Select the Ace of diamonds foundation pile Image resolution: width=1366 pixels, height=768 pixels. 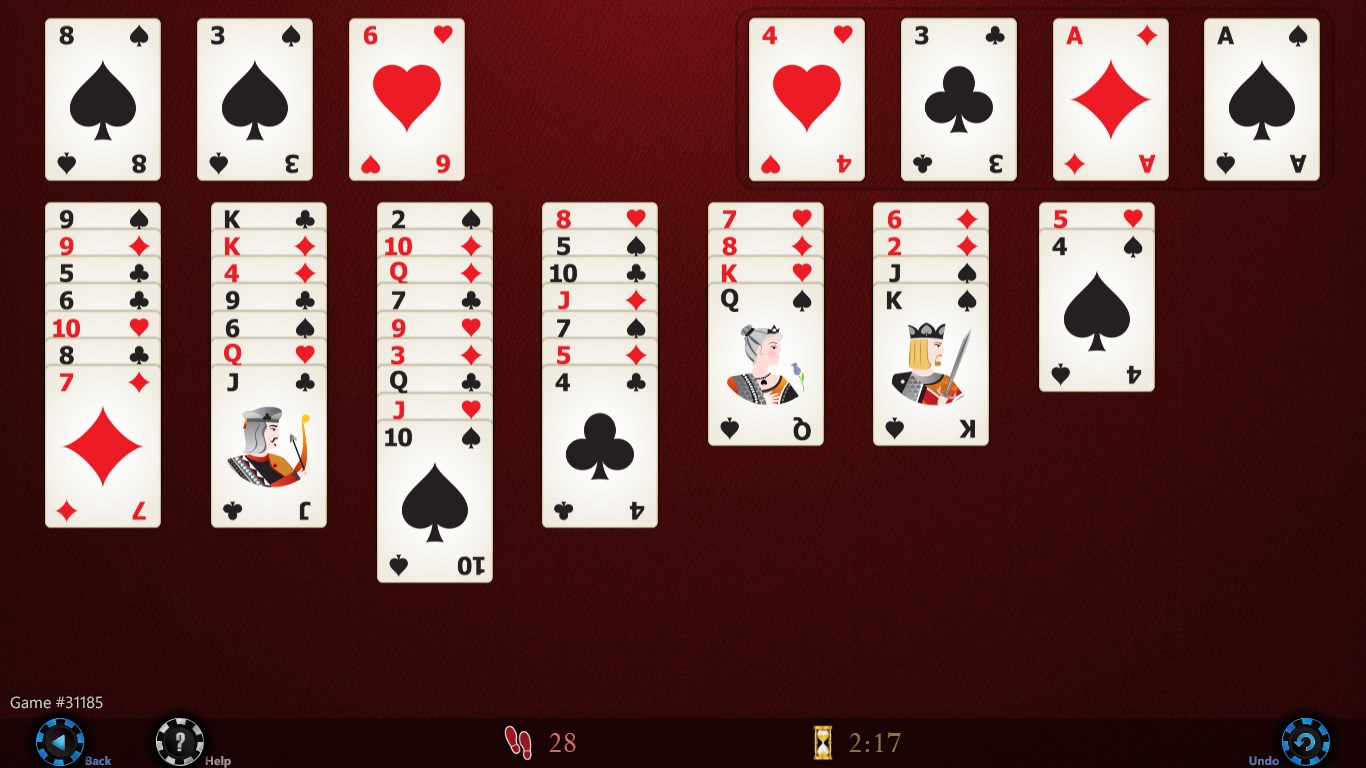(x=1110, y=97)
